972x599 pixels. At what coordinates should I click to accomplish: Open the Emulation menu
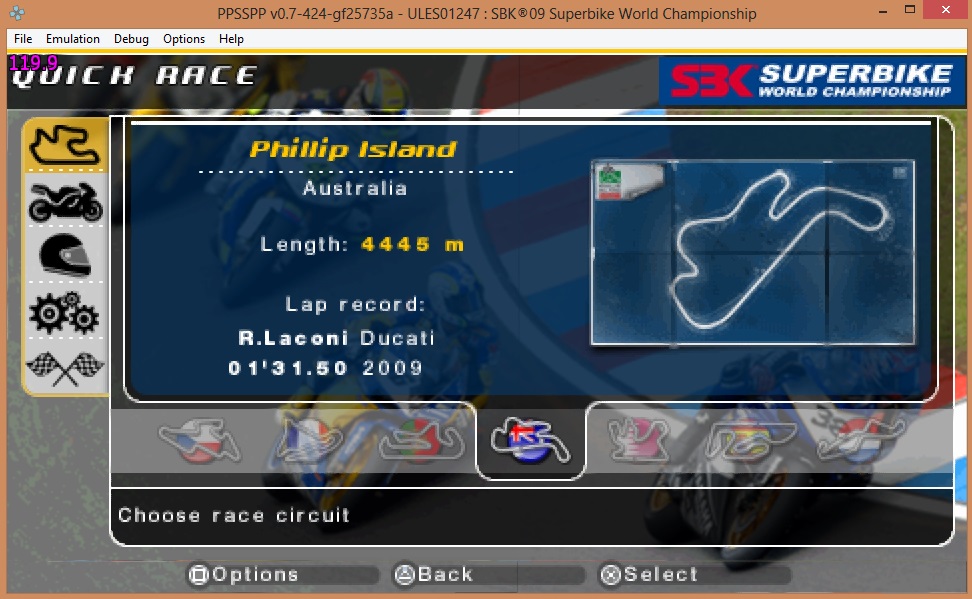73,39
